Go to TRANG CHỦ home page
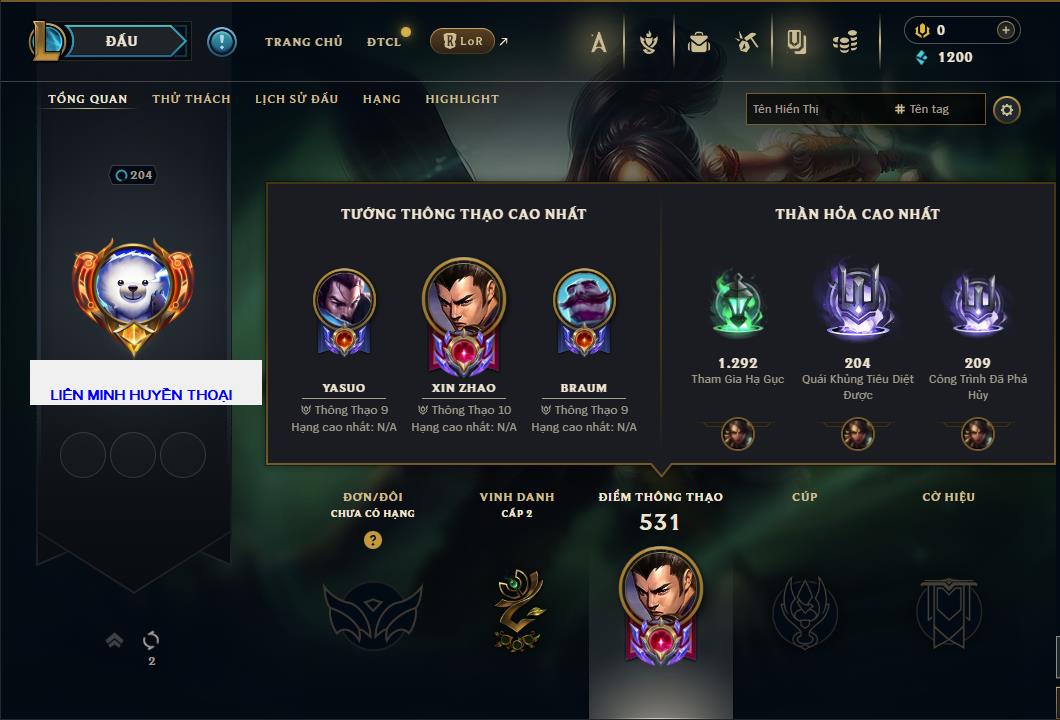Image resolution: width=1060 pixels, height=720 pixels. pyautogui.click(x=303, y=42)
